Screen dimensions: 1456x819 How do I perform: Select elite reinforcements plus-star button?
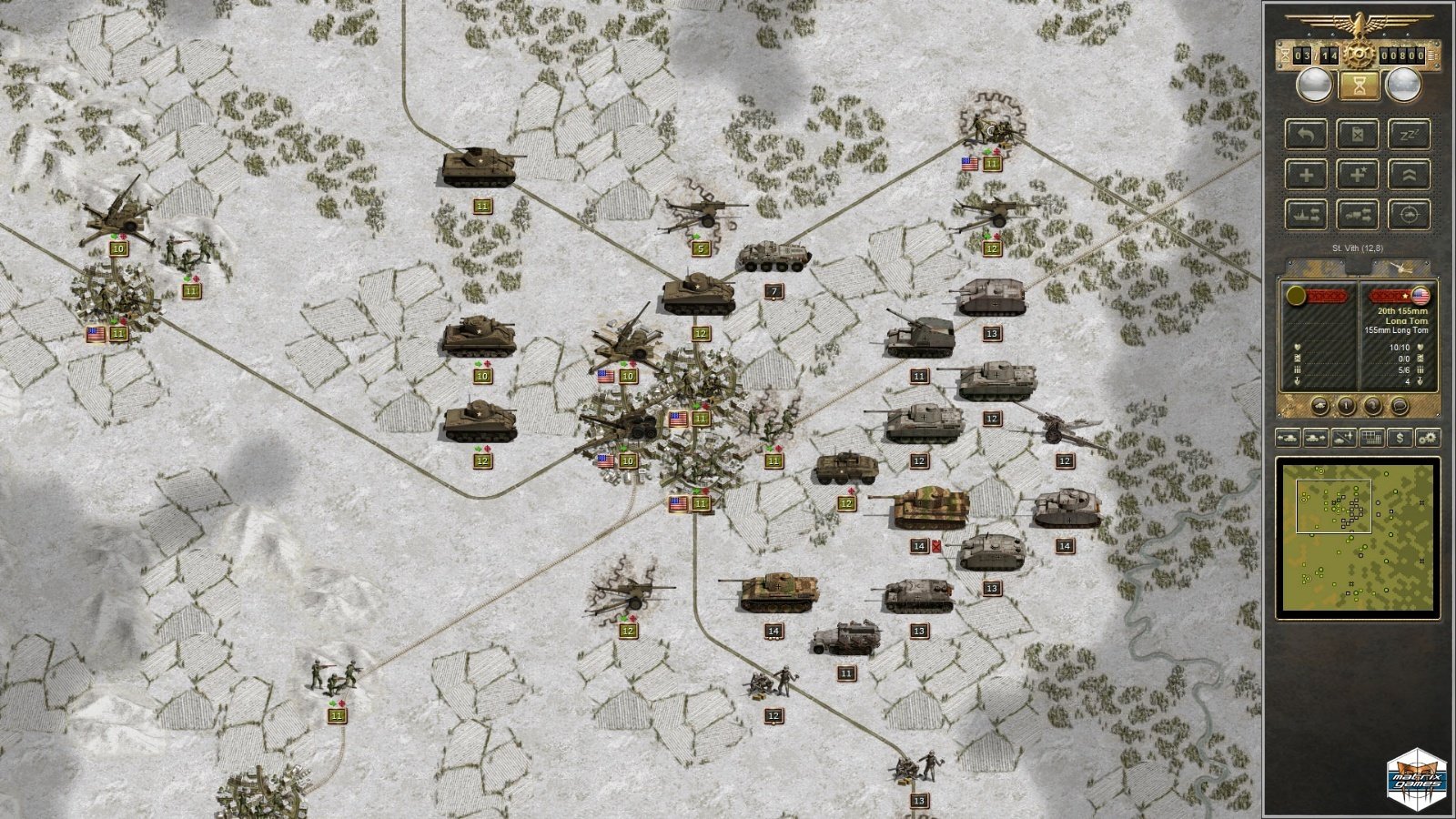coord(1357,175)
